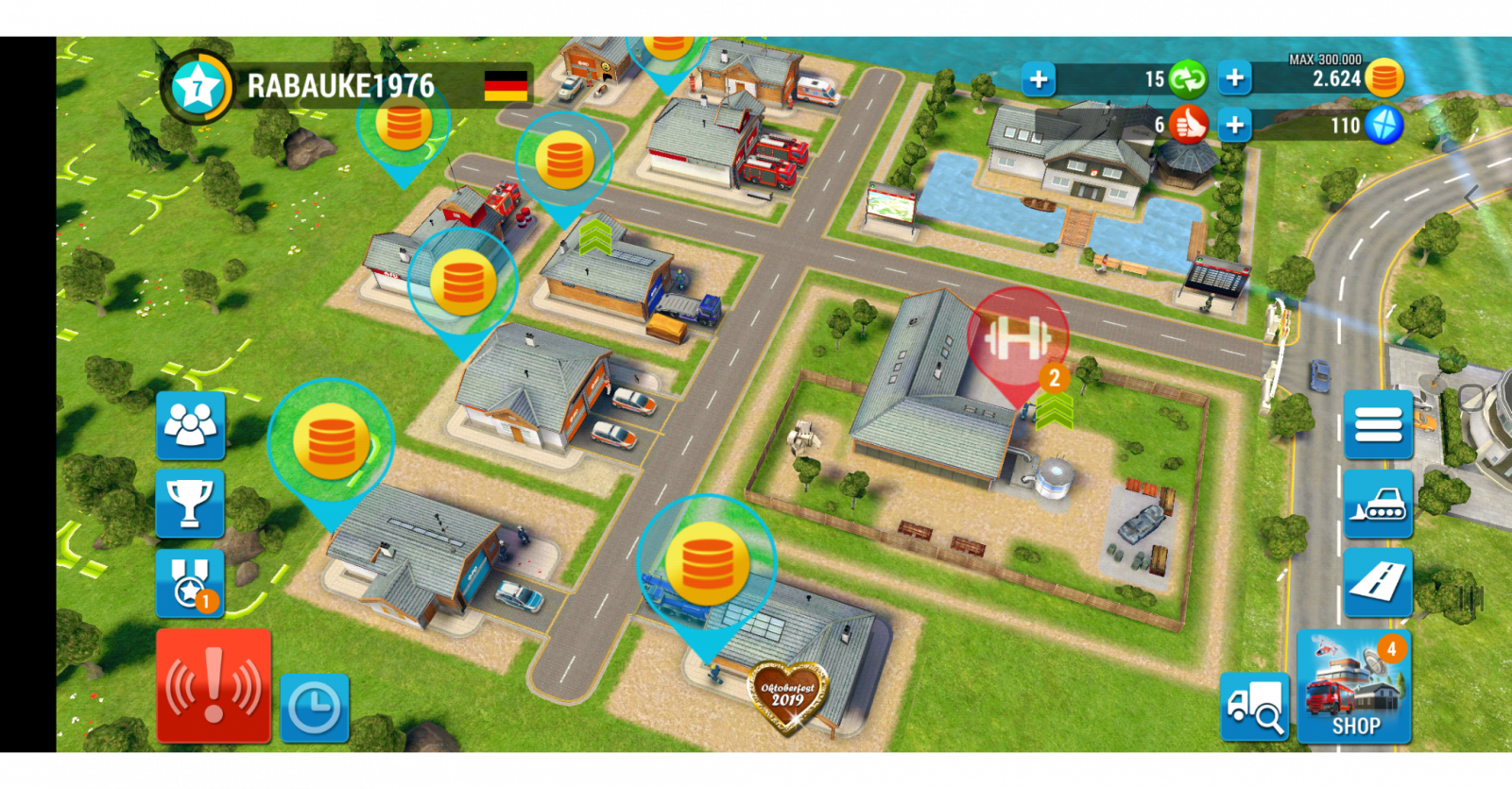The width and height of the screenshot is (1512, 789).
Task: Open the Oktoberfest 2019 heart badge
Action: coord(787,697)
